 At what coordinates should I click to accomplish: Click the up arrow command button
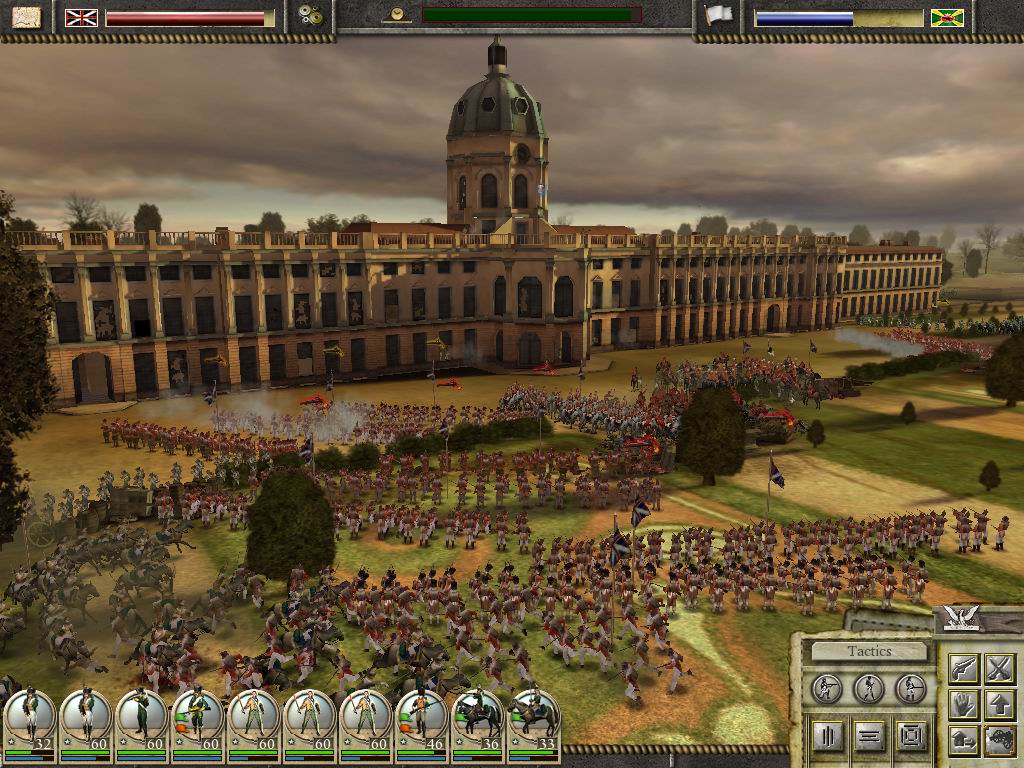[x=999, y=704]
